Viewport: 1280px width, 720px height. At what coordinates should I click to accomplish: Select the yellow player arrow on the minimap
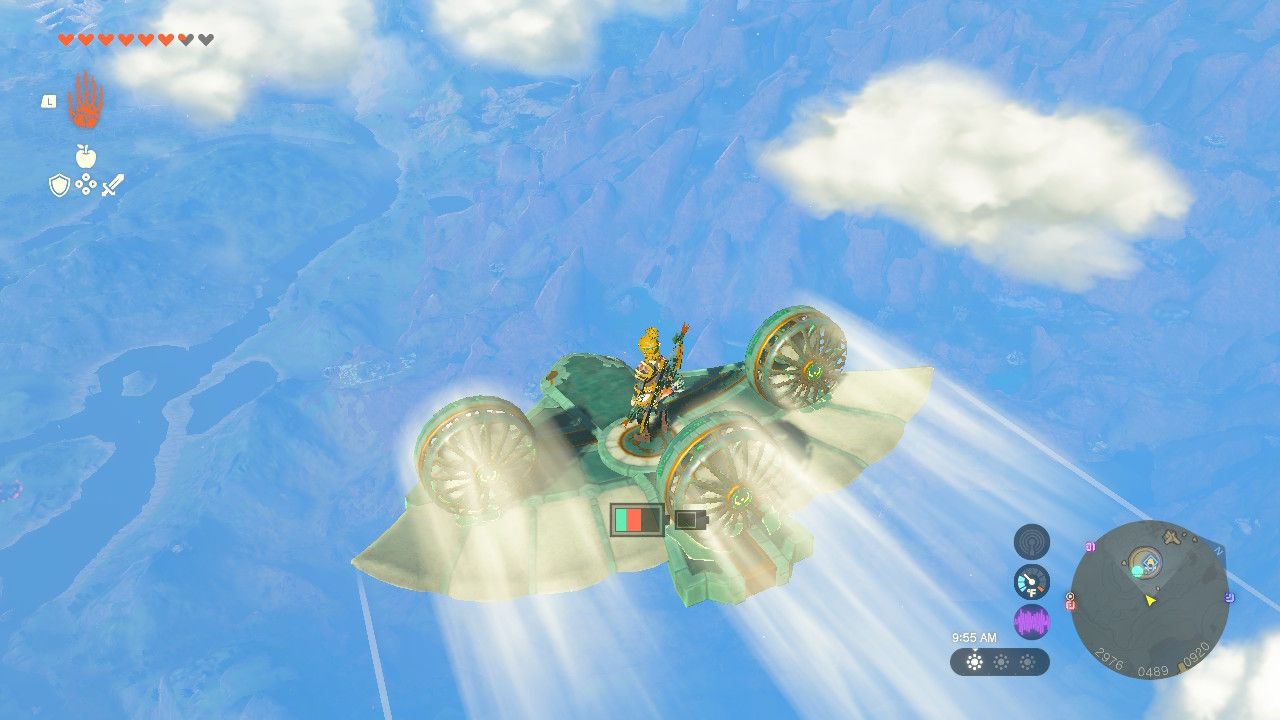1150,600
